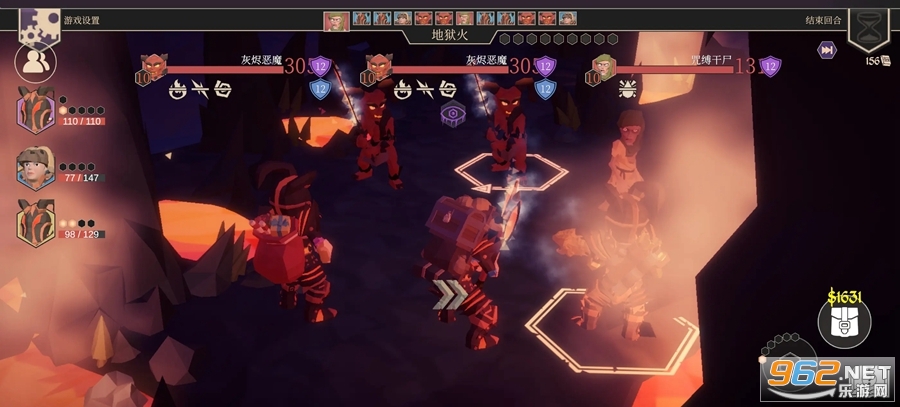Select the purple-framed hero with 110/110 health

click(x=36, y=110)
